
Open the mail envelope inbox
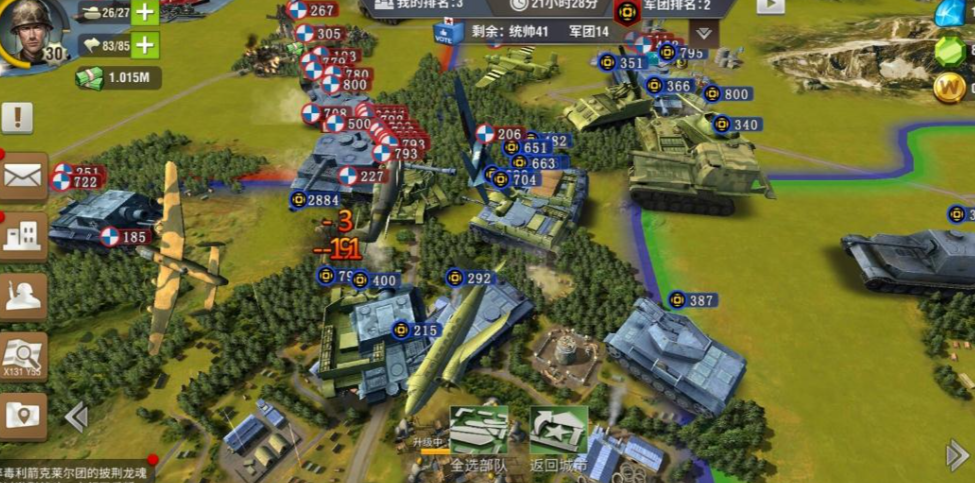(x=23, y=177)
